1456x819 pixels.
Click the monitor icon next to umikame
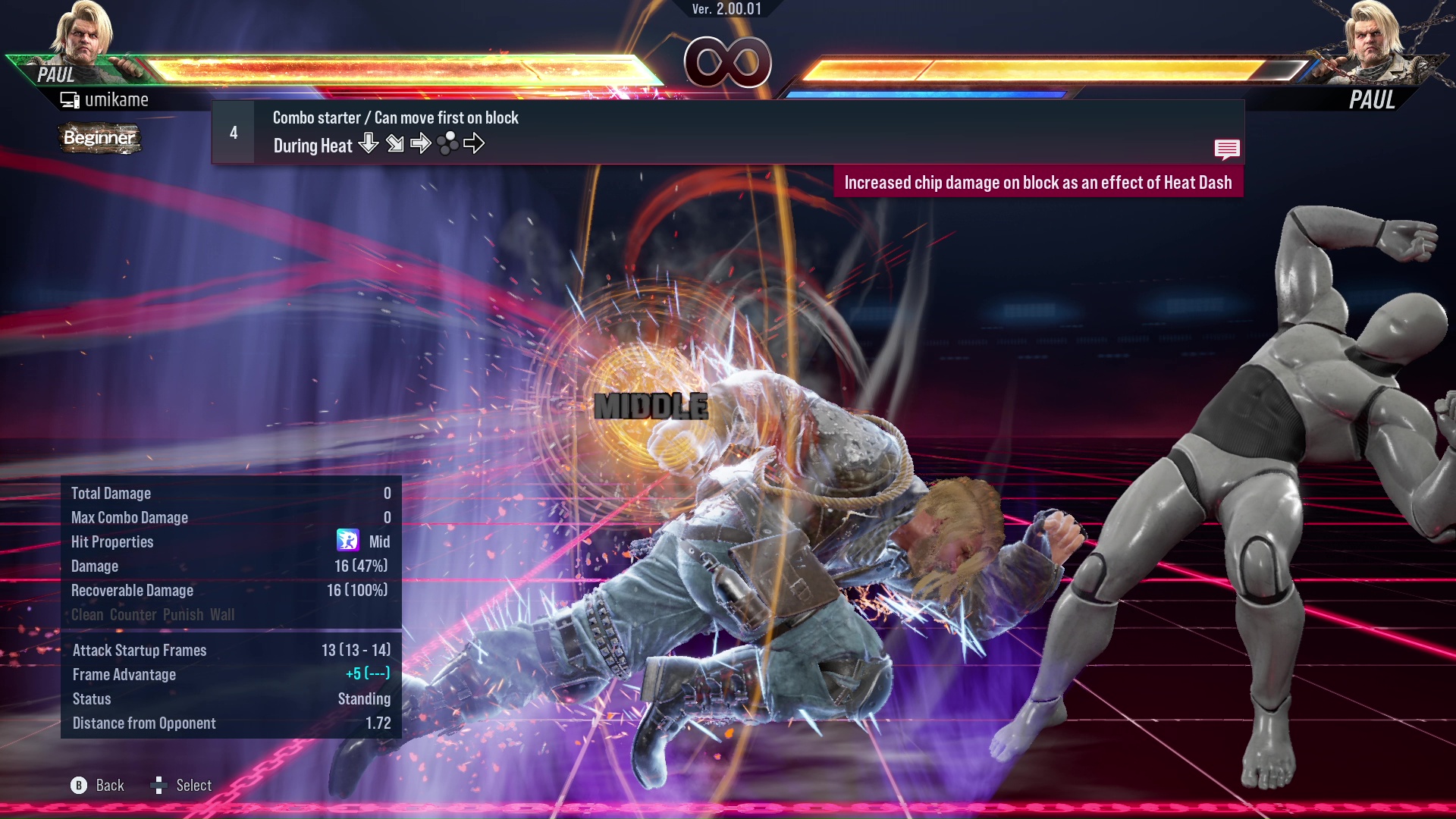[x=70, y=98]
